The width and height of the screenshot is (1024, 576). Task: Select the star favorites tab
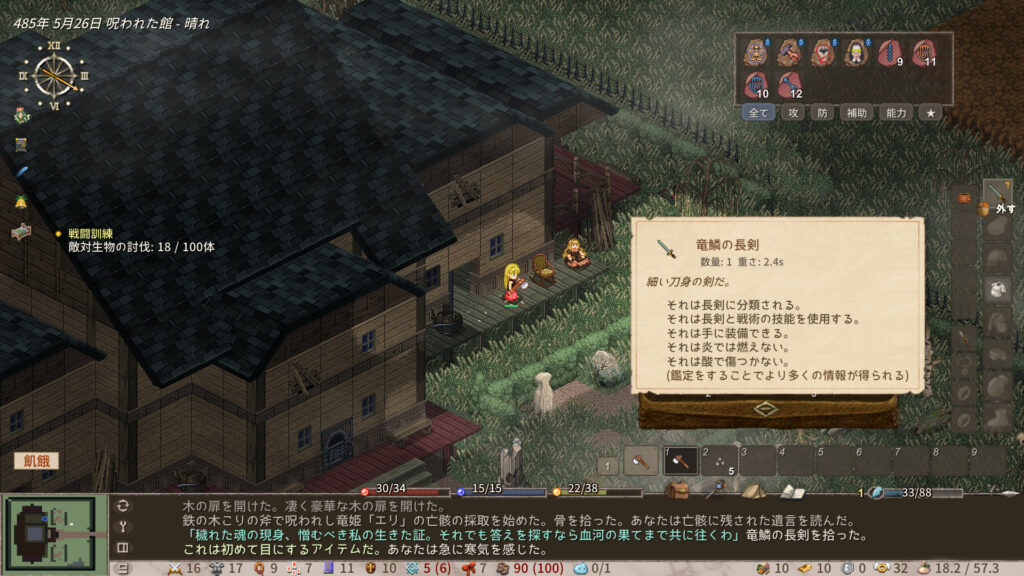tap(930, 113)
